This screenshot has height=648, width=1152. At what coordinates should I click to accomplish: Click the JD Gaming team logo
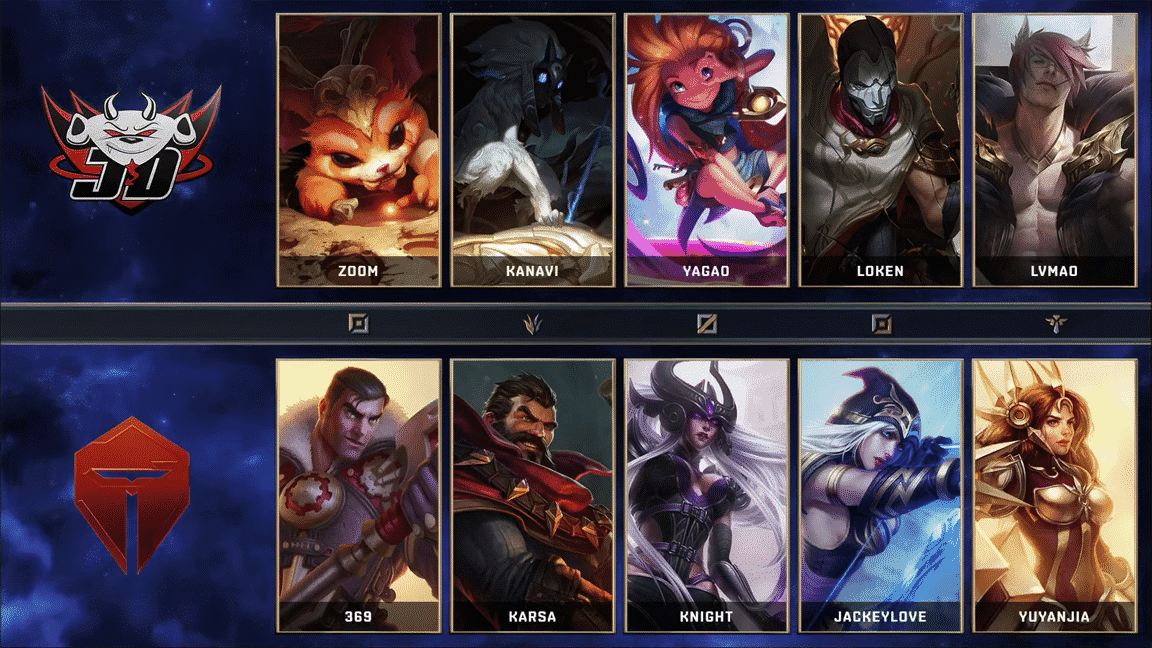click(130, 148)
